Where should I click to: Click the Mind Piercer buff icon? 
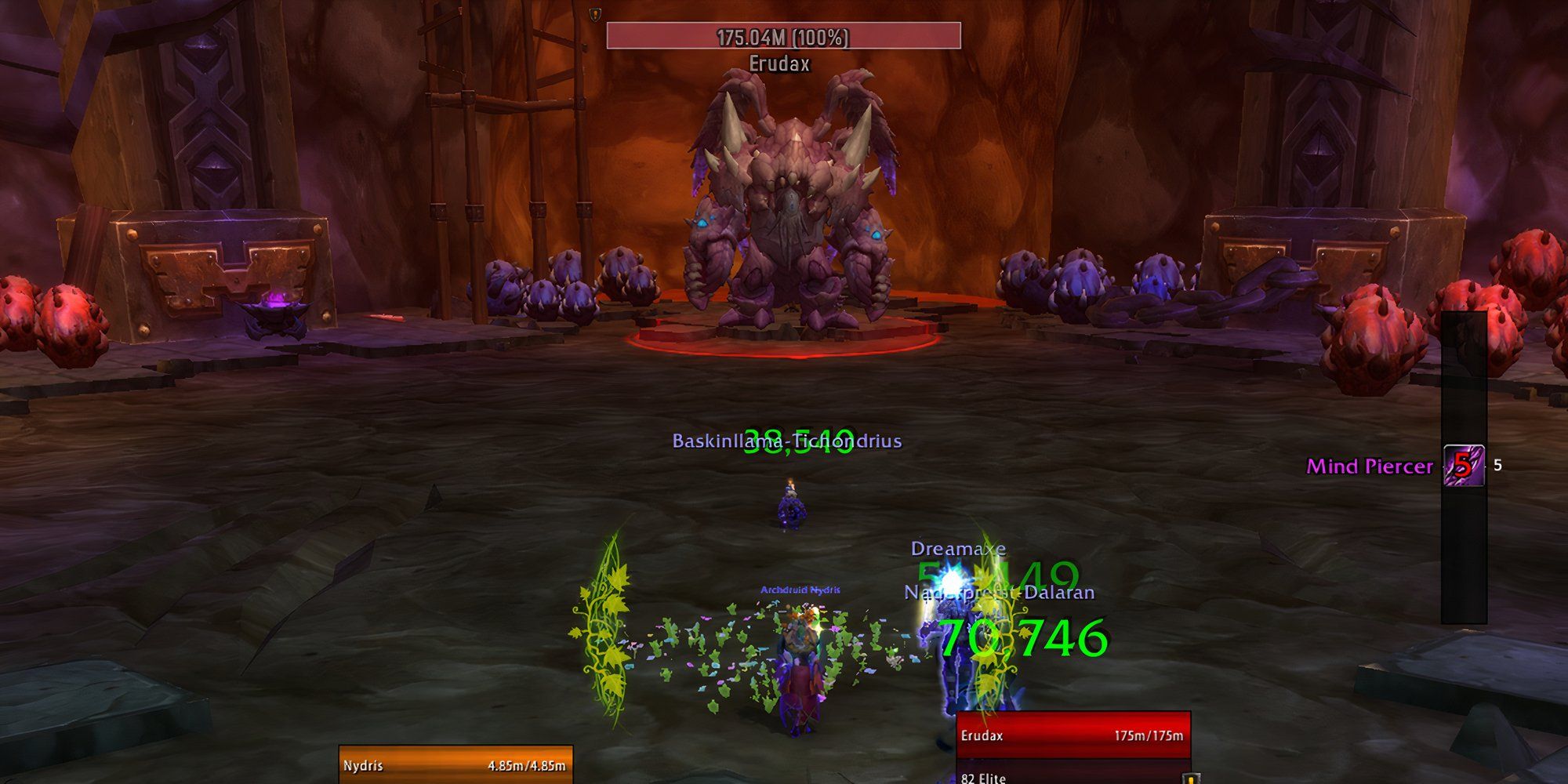pos(1465,466)
